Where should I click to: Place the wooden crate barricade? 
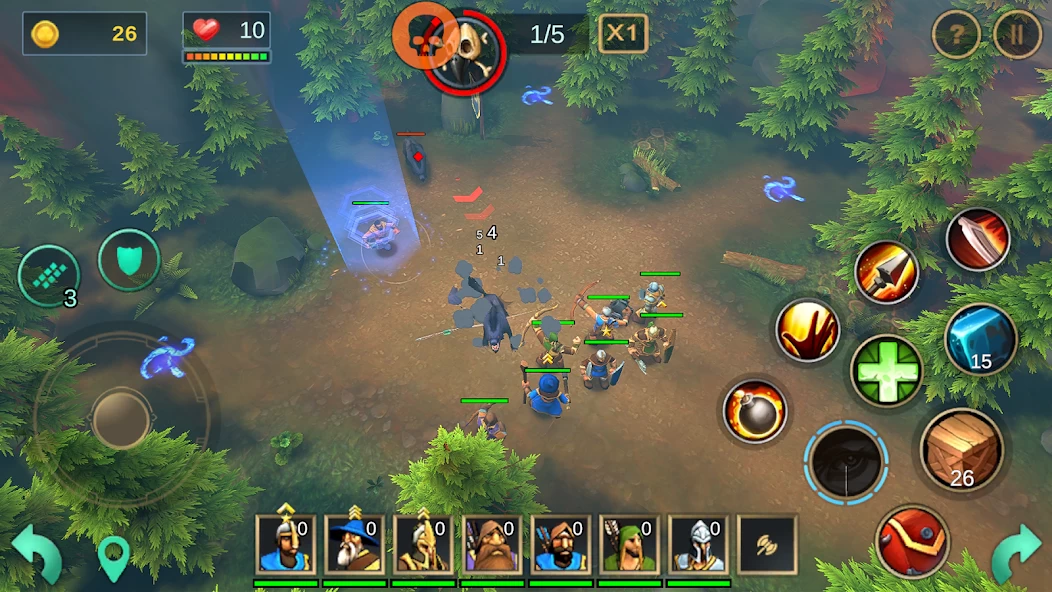click(961, 450)
